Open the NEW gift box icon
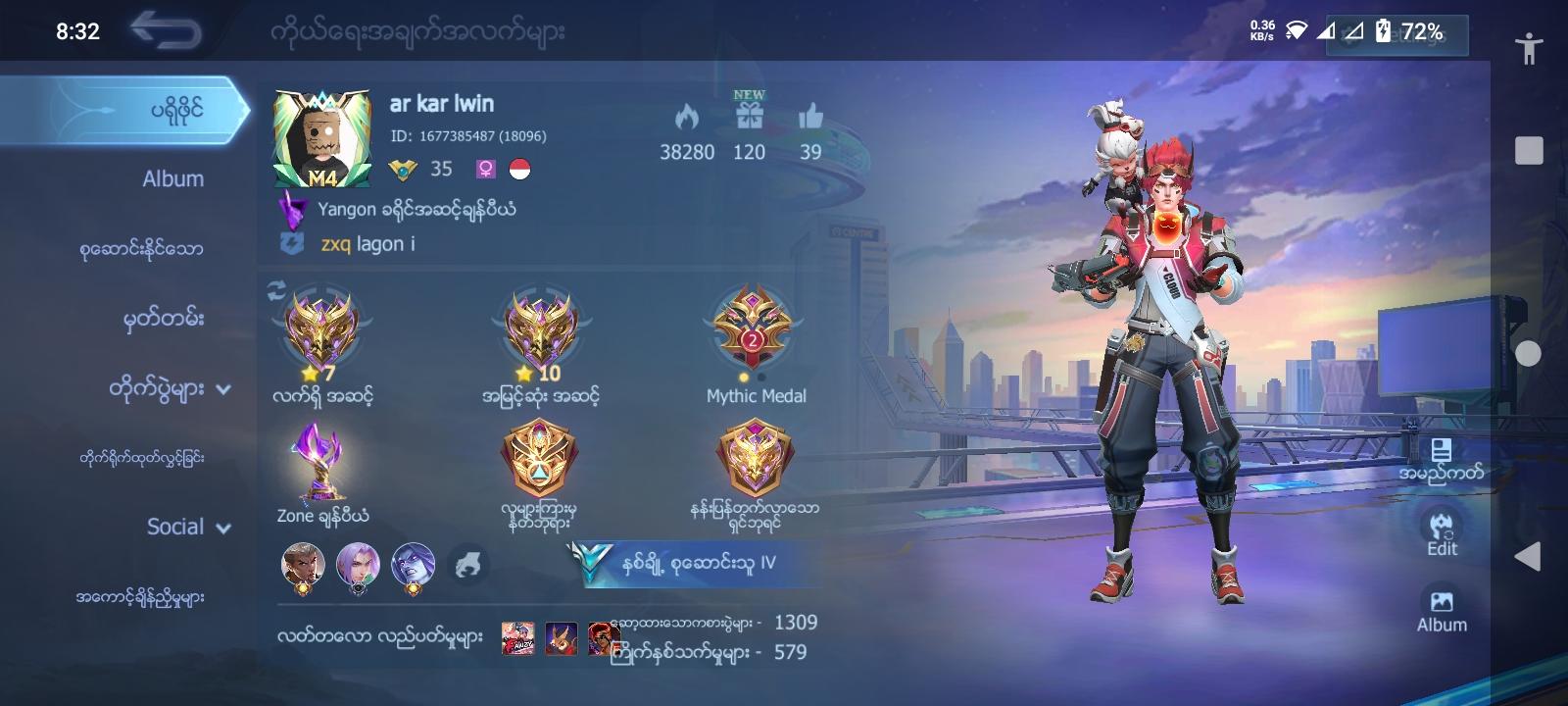Image resolution: width=1568 pixels, height=706 pixels. tap(750, 118)
